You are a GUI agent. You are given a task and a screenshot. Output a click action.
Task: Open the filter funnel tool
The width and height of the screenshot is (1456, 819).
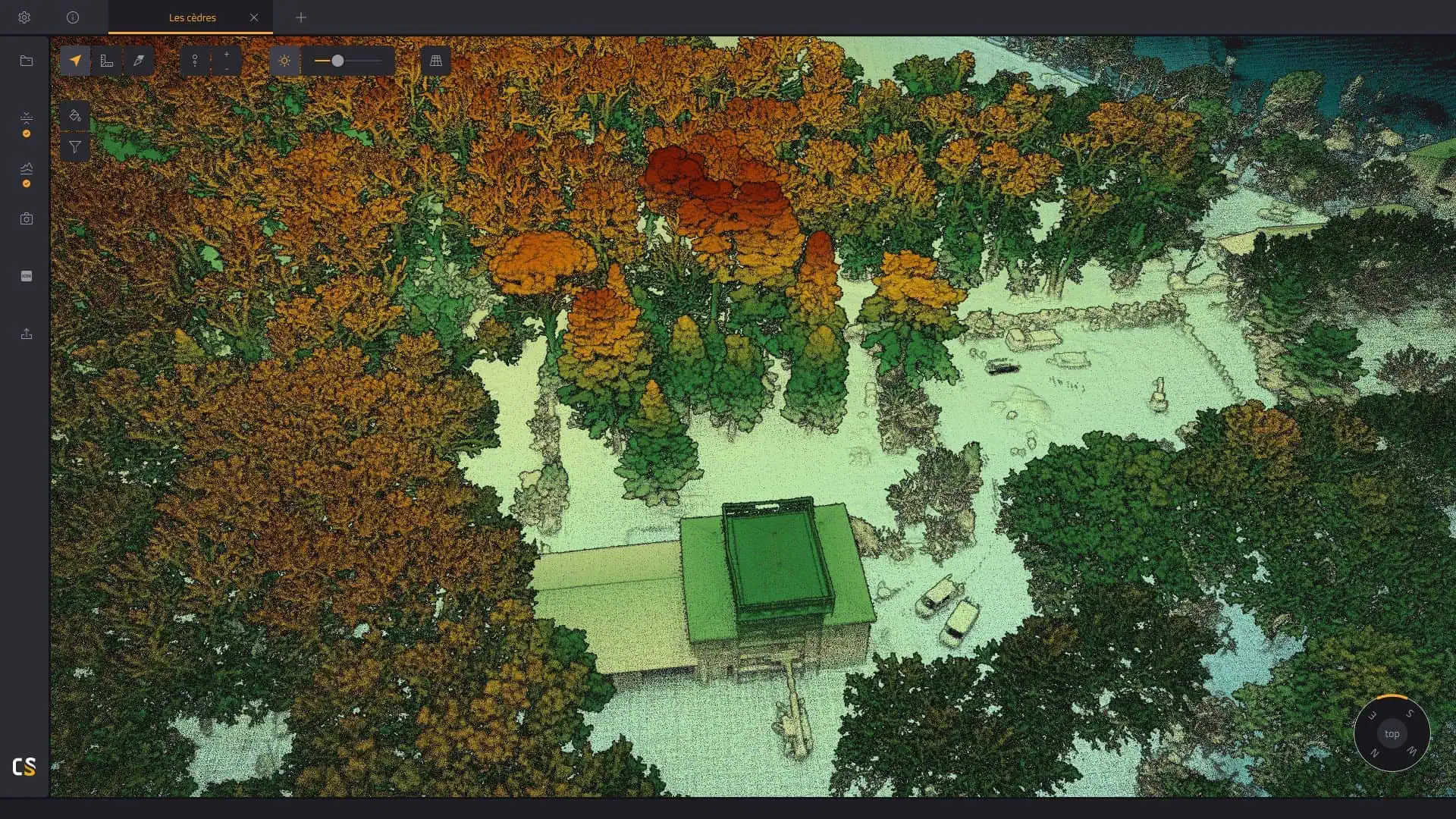[x=75, y=147]
